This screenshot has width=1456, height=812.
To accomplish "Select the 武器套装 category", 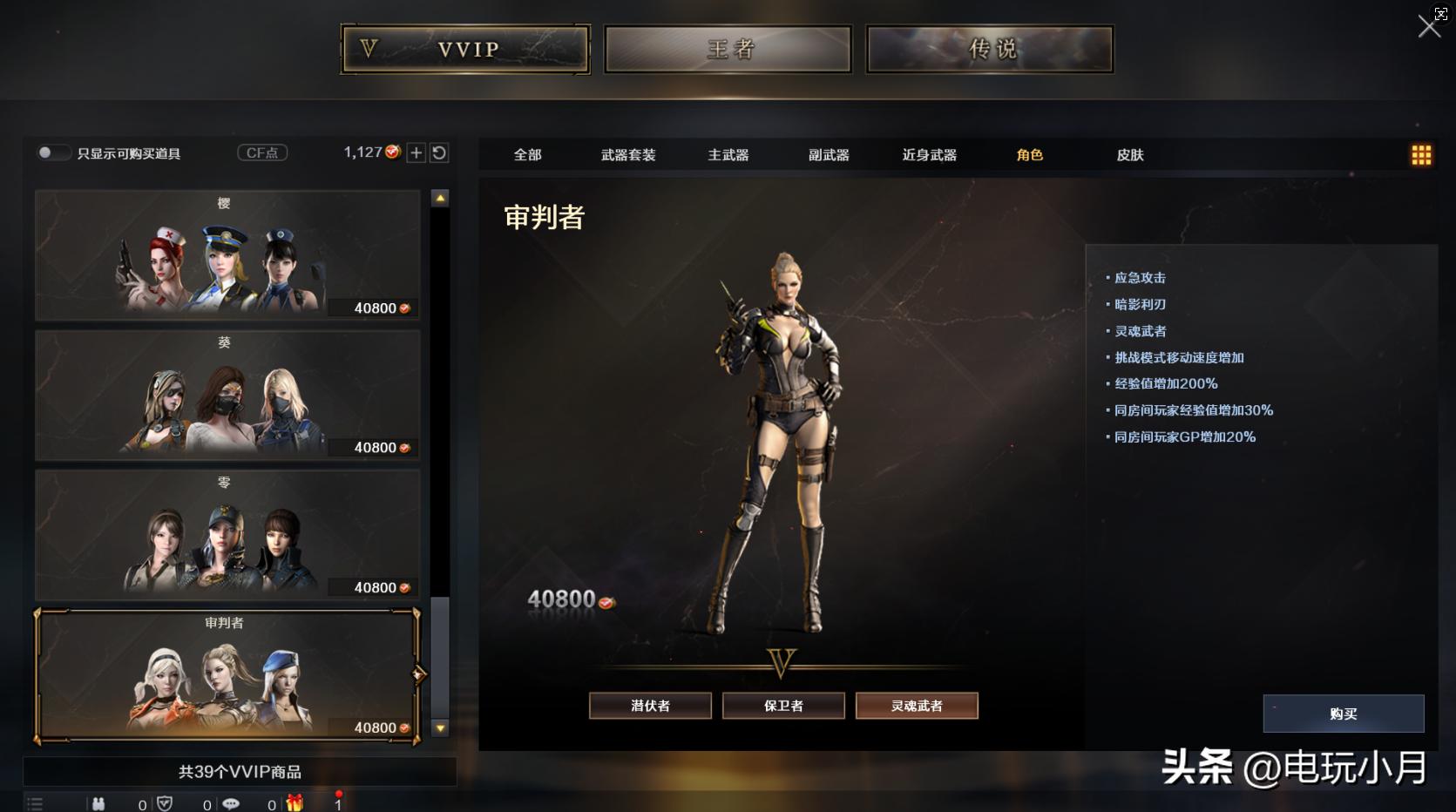I will coord(628,155).
